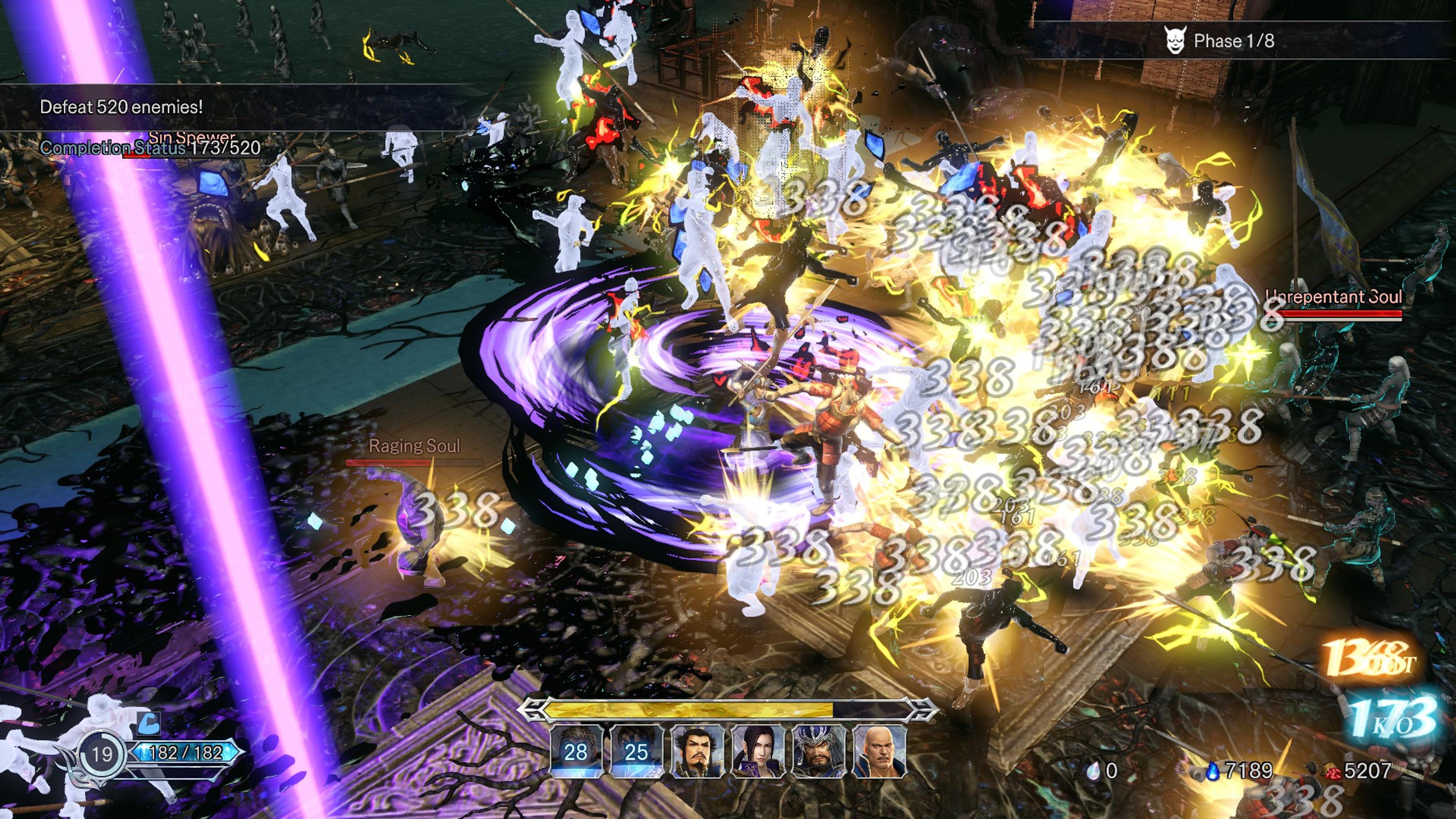Open the Defeat 520 enemies objective tracker
This screenshot has width=1456, height=819.
[121, 107]
